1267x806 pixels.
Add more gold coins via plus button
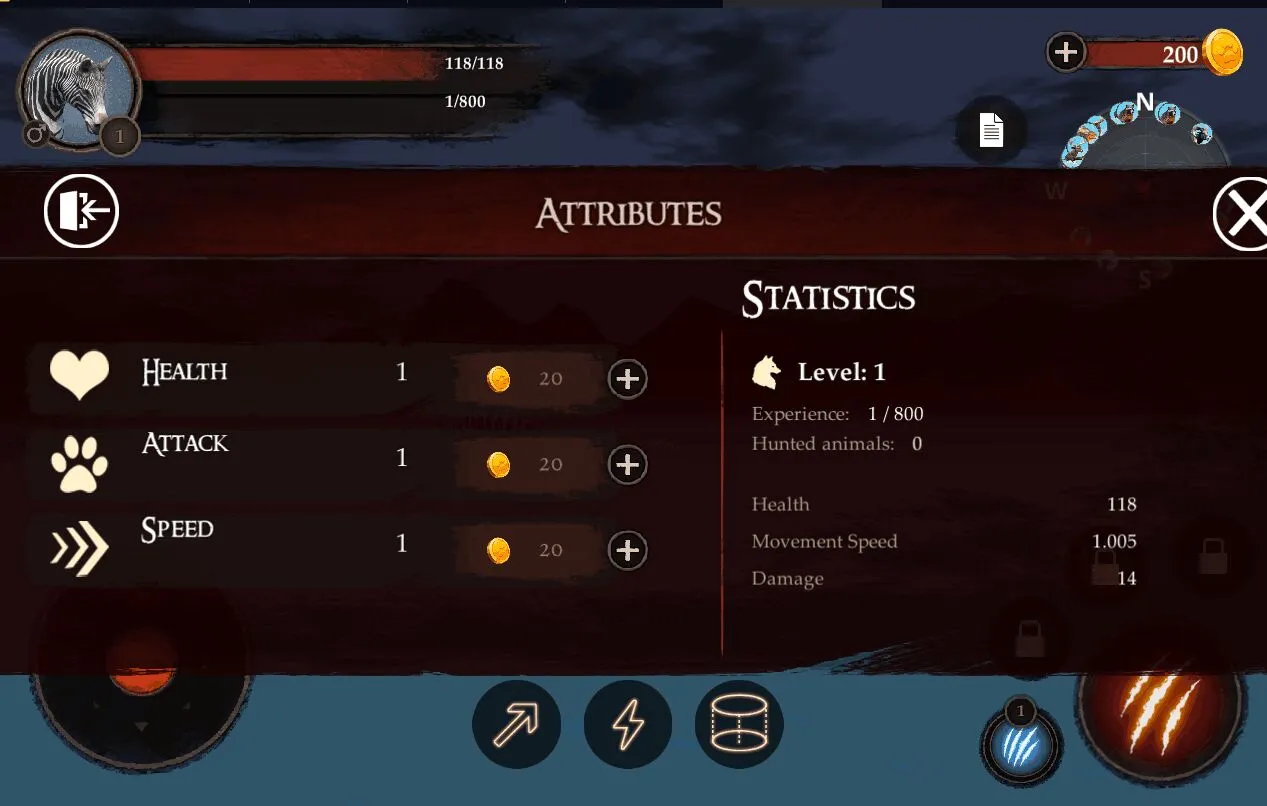[x=1066, y=51]
